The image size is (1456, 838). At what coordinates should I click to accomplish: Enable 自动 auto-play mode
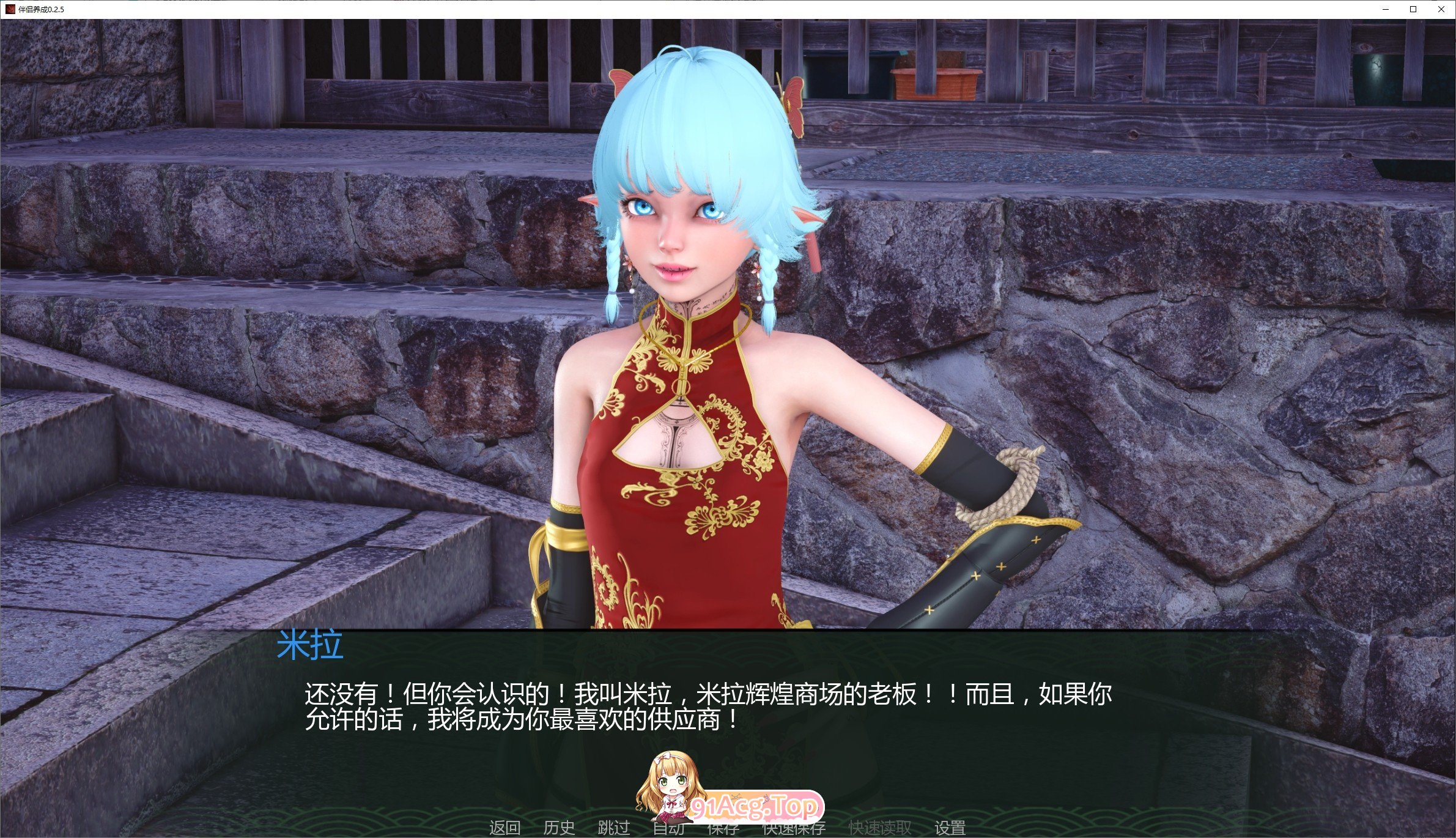coord(670,829)
